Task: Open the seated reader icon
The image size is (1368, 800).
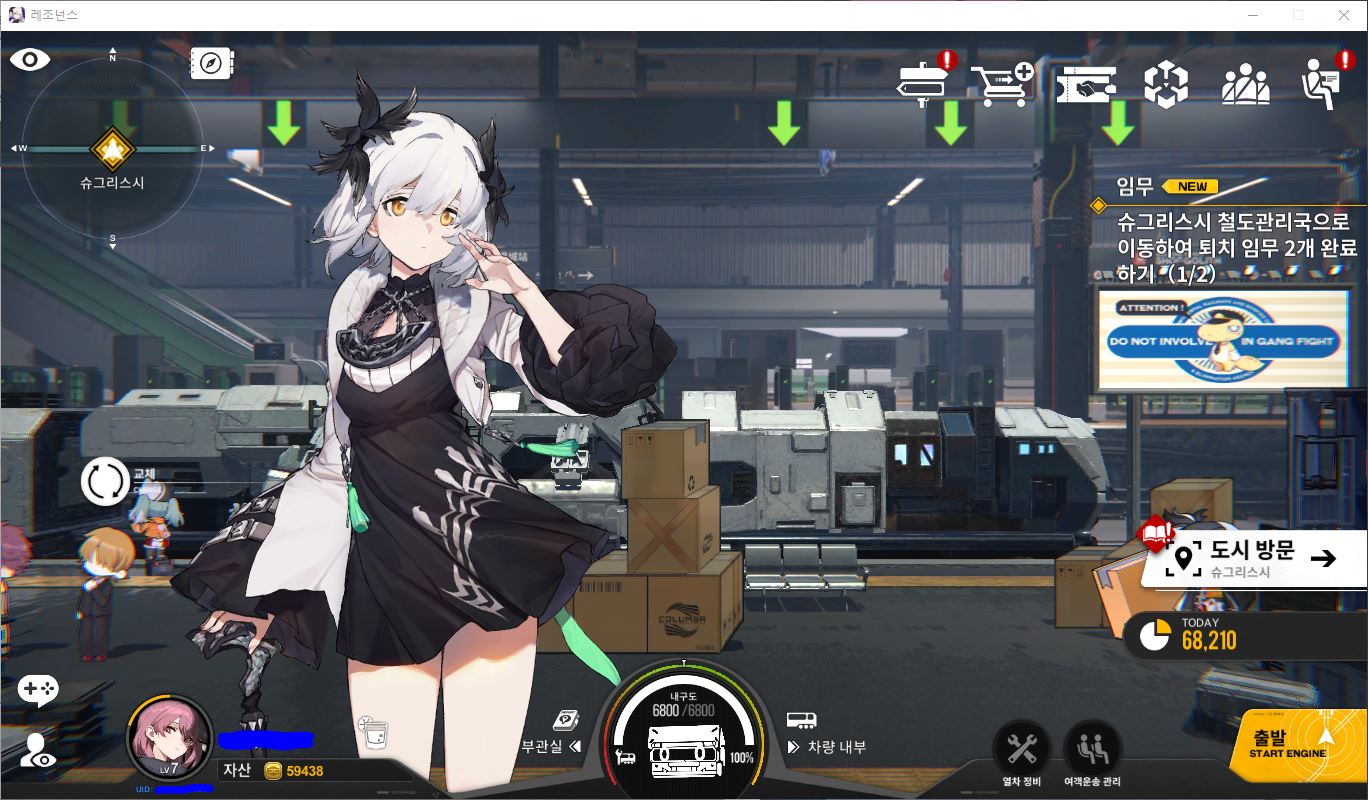Action: click(x=1326, y=83)
